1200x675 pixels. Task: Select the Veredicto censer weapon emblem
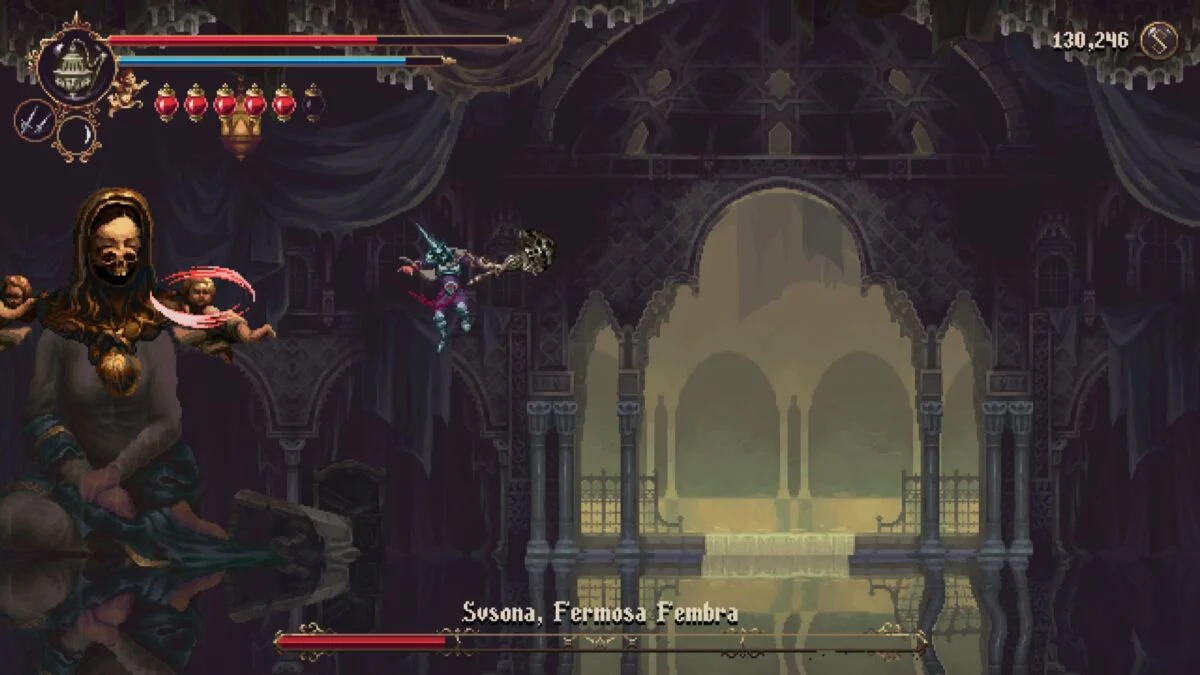pyautogui.click(x=74, y=62)
